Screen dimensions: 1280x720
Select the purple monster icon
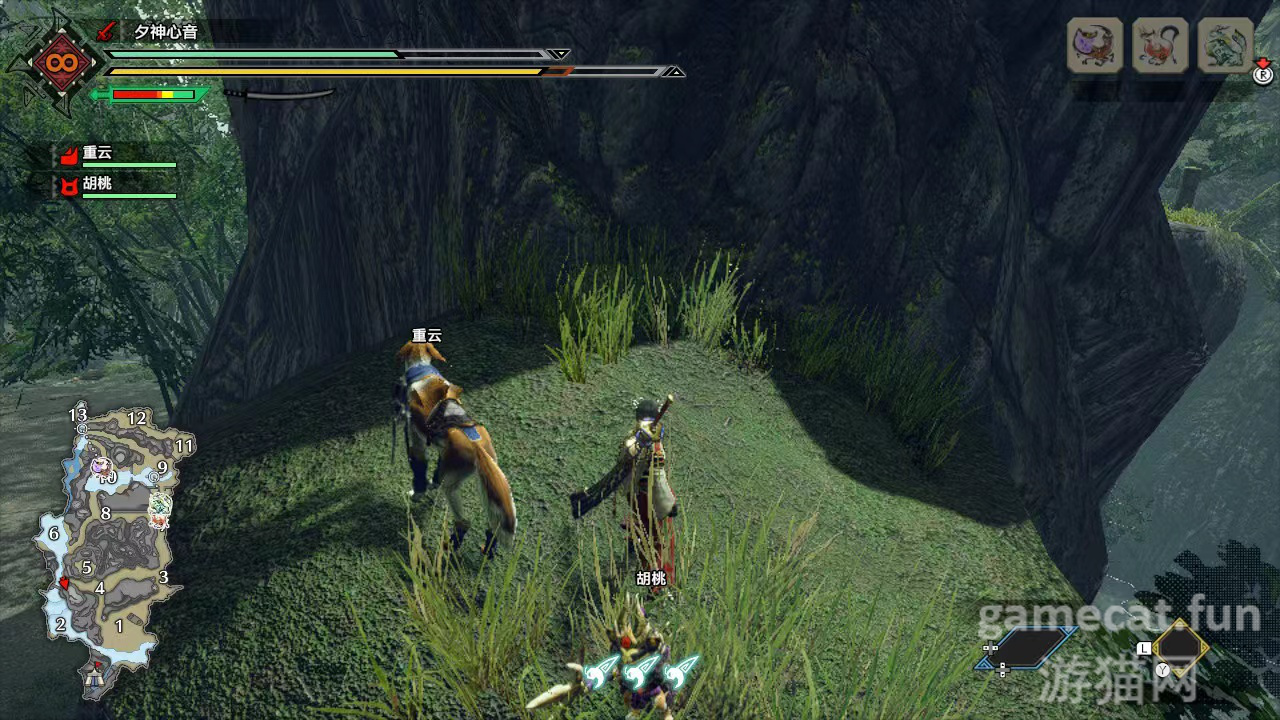1094,45
